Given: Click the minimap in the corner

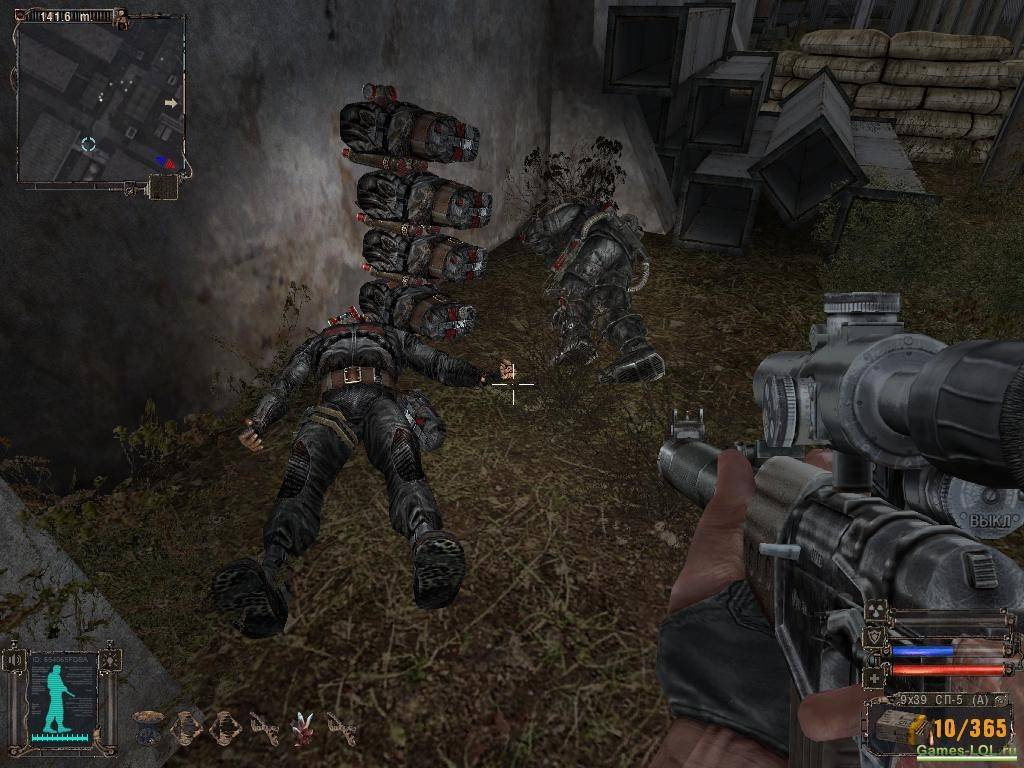Looking at the screenshot, I should tap(100, 98).
